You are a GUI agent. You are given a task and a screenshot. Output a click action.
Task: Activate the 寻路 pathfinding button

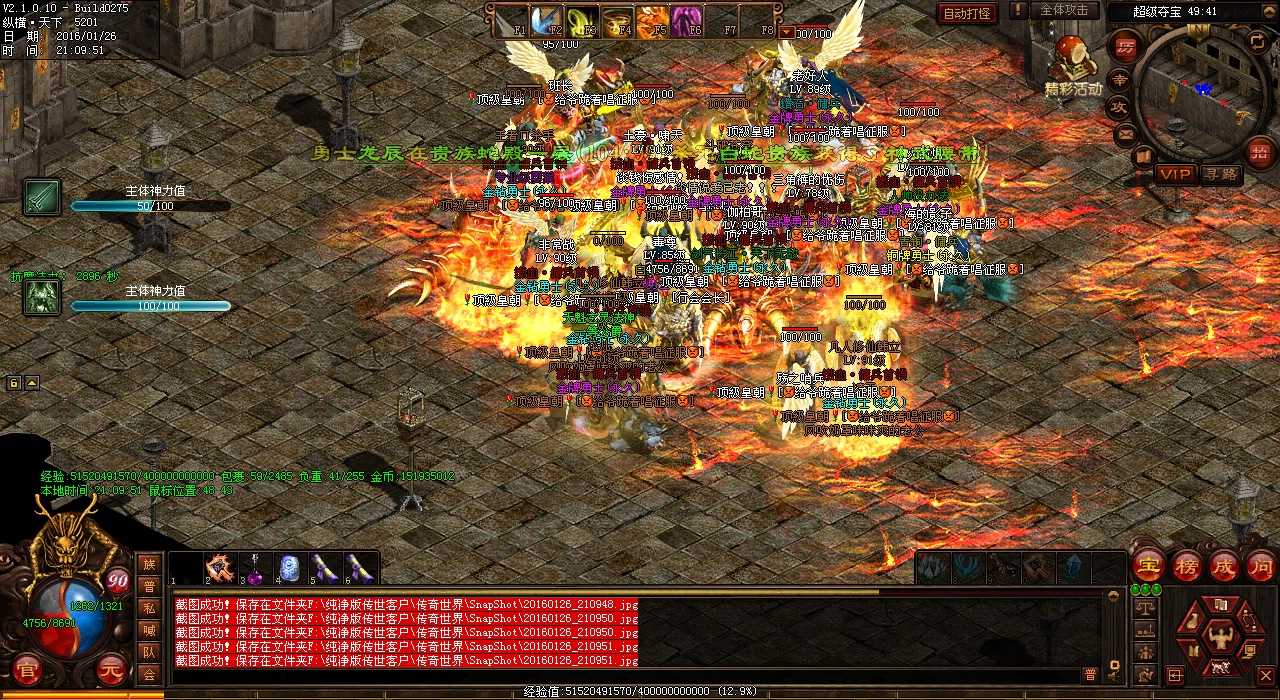point(1221,174)
